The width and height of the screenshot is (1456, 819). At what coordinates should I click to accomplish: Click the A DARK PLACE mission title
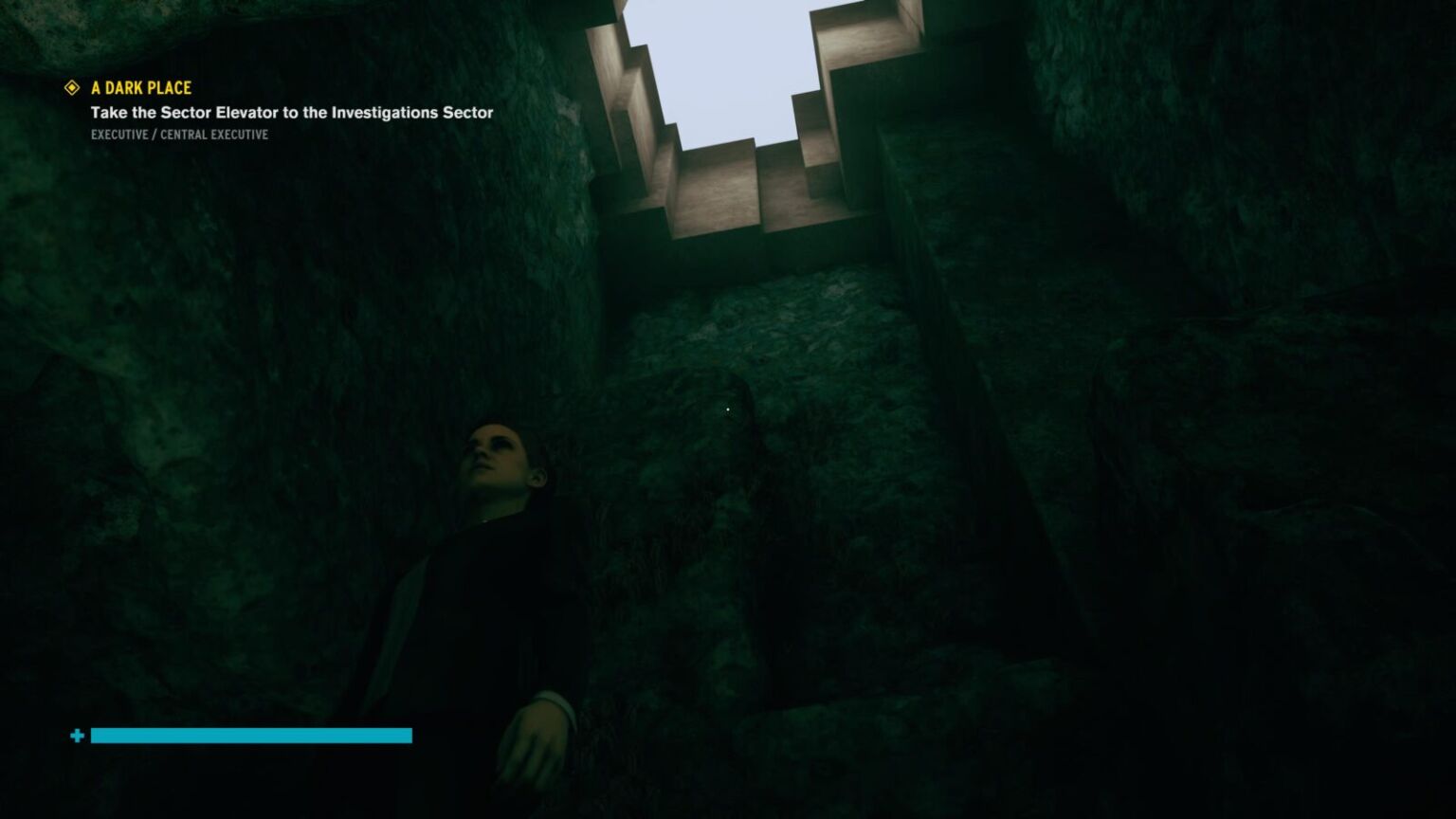coord(138,87)
